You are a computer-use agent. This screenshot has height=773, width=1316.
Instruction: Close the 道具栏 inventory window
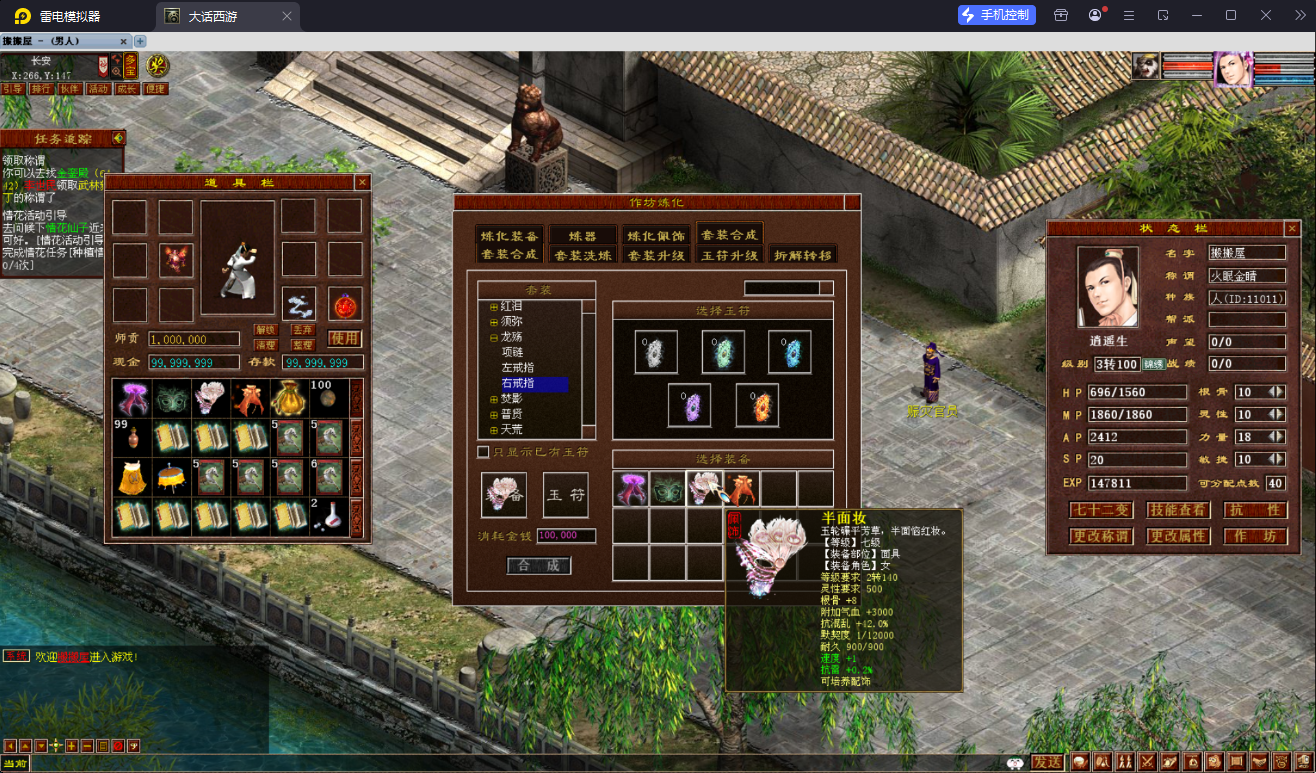(362, 182)
